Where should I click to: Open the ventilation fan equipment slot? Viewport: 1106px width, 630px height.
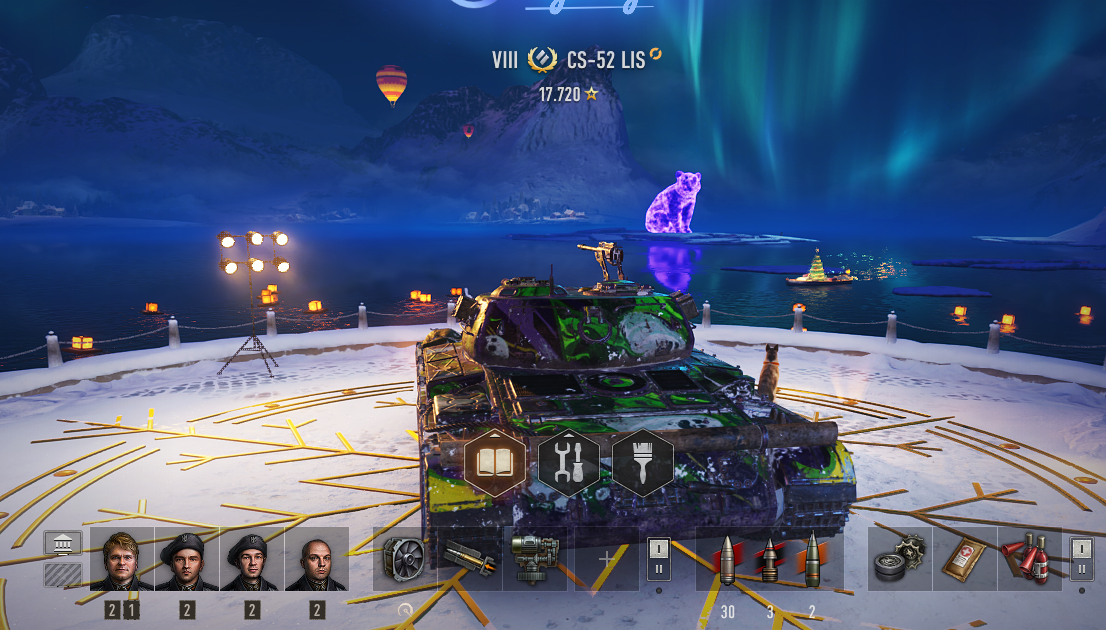405,559
